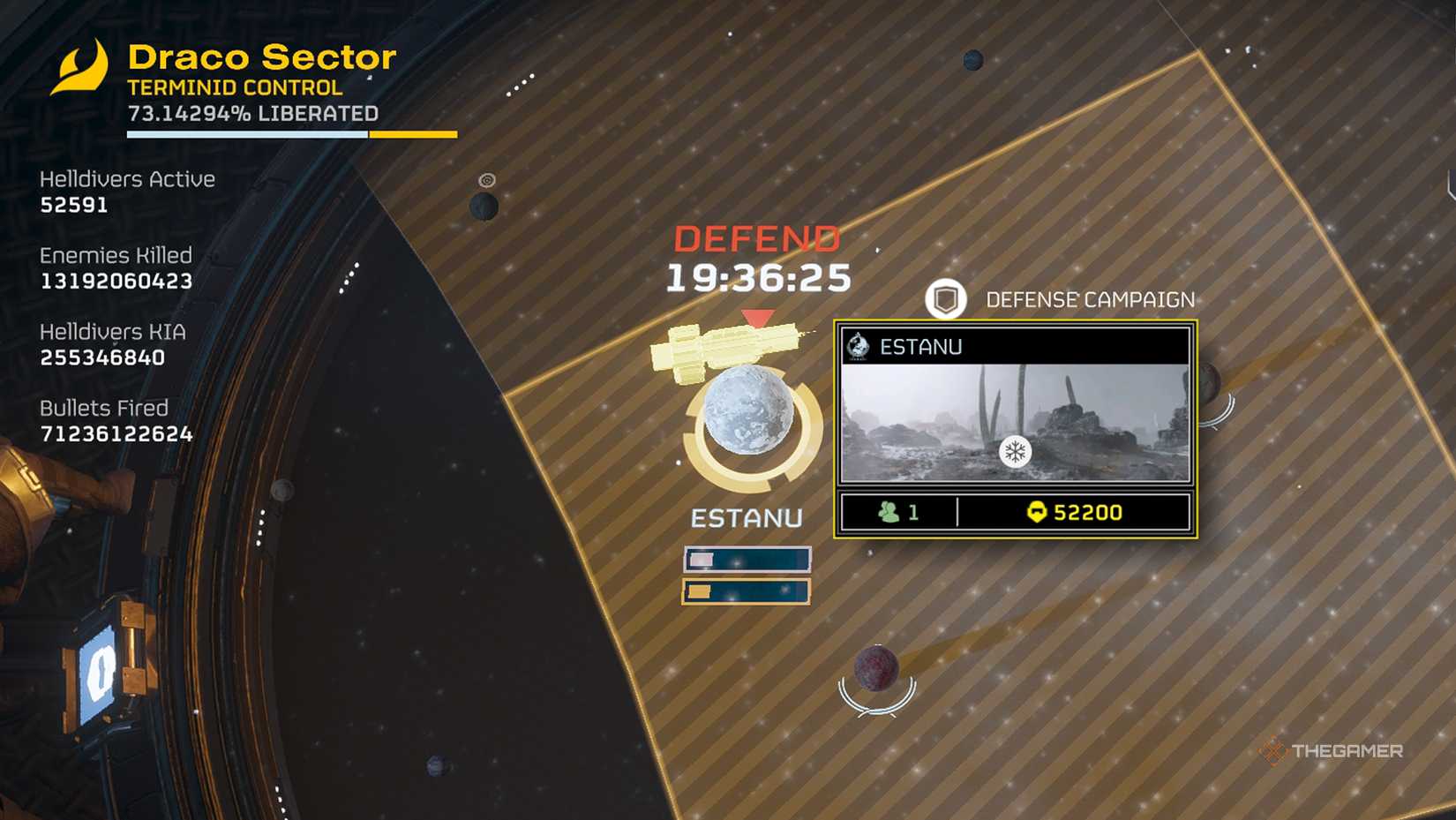Viewport: 1456px width, 820px height.
Task: Select the planet beneath the spiral symbol
Action: coord(484,207)
